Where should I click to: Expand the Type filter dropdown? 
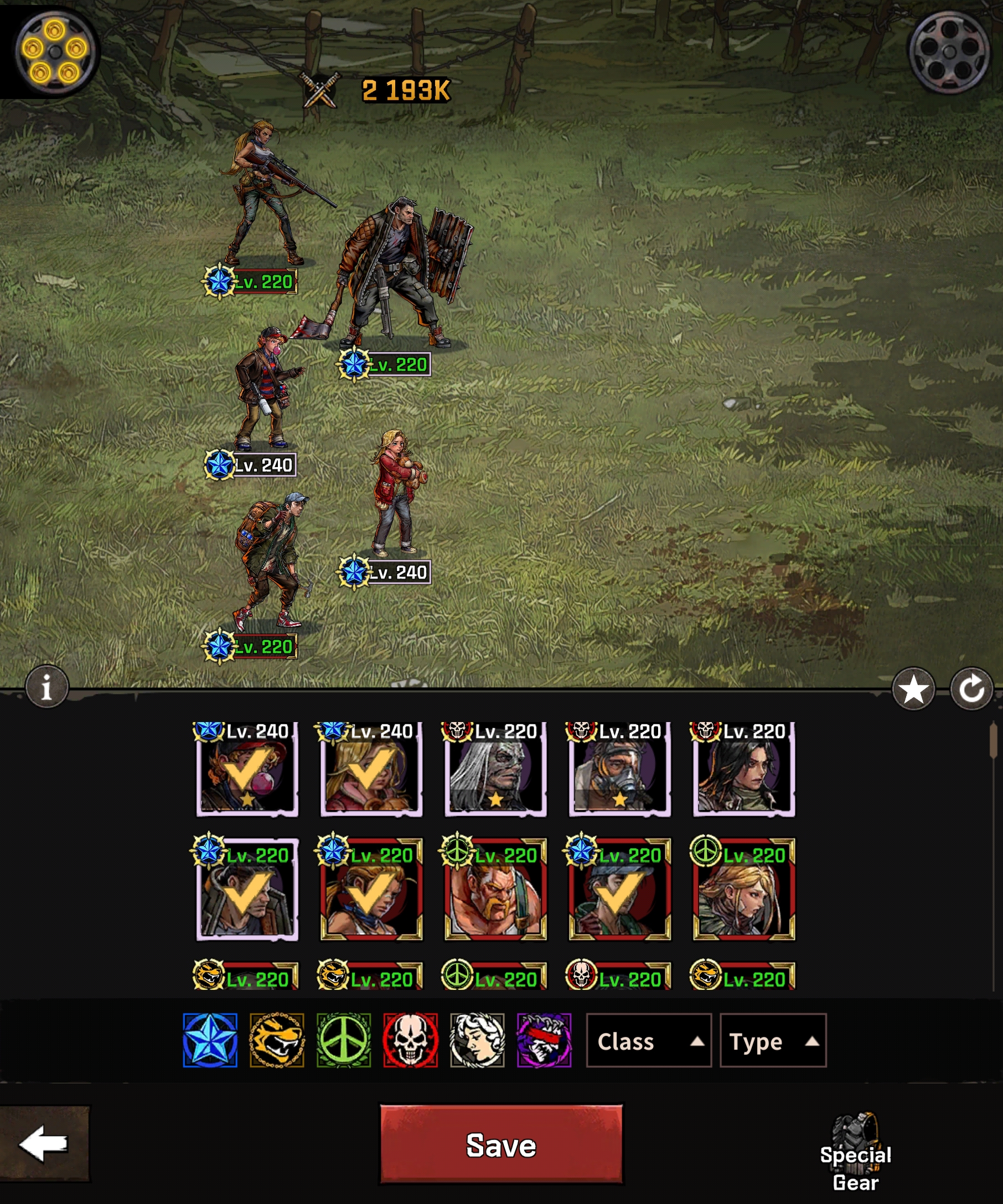773,1041
